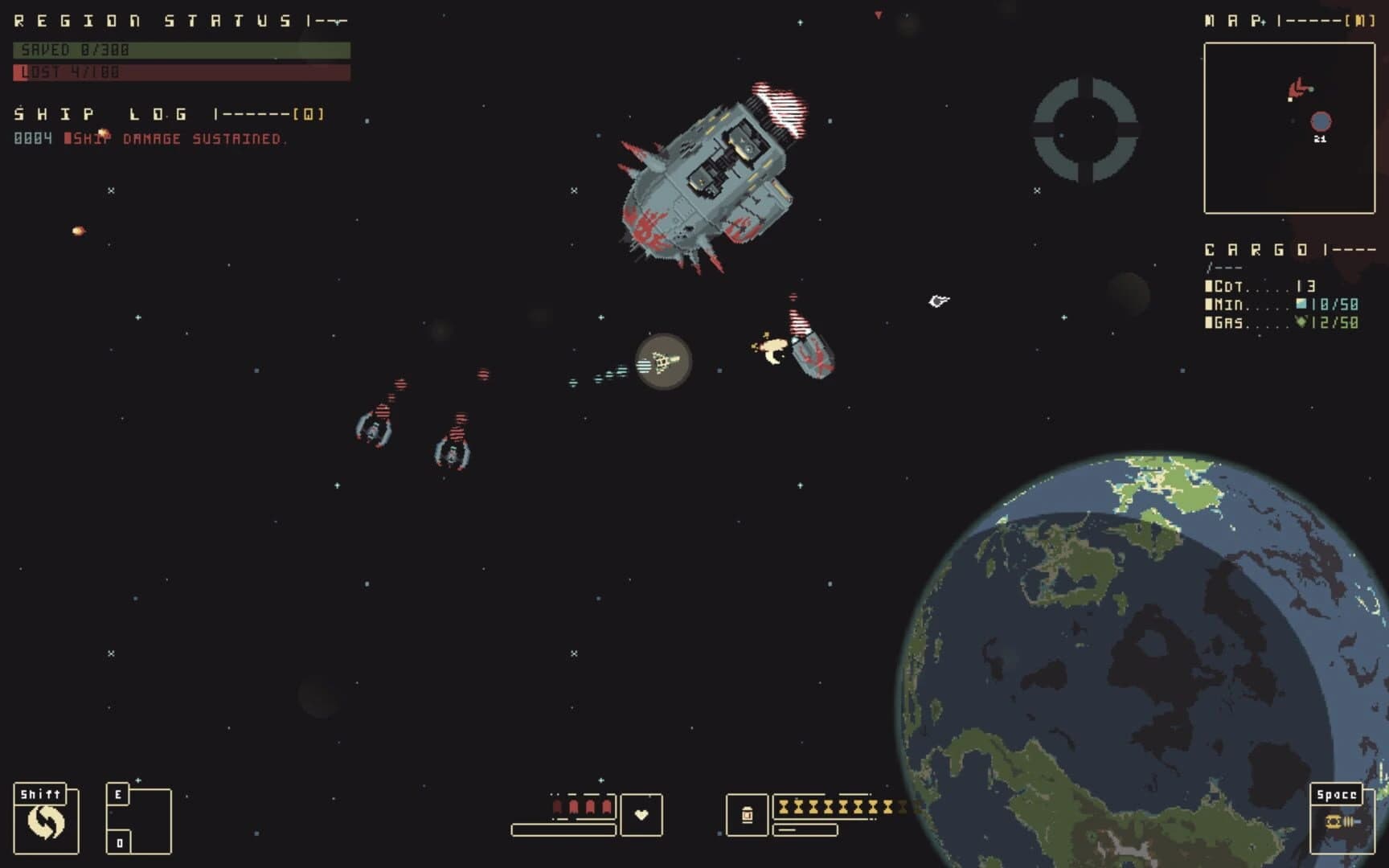
Task: Click the large damaged cruiser ship
Action: click(x=711, y=173)
